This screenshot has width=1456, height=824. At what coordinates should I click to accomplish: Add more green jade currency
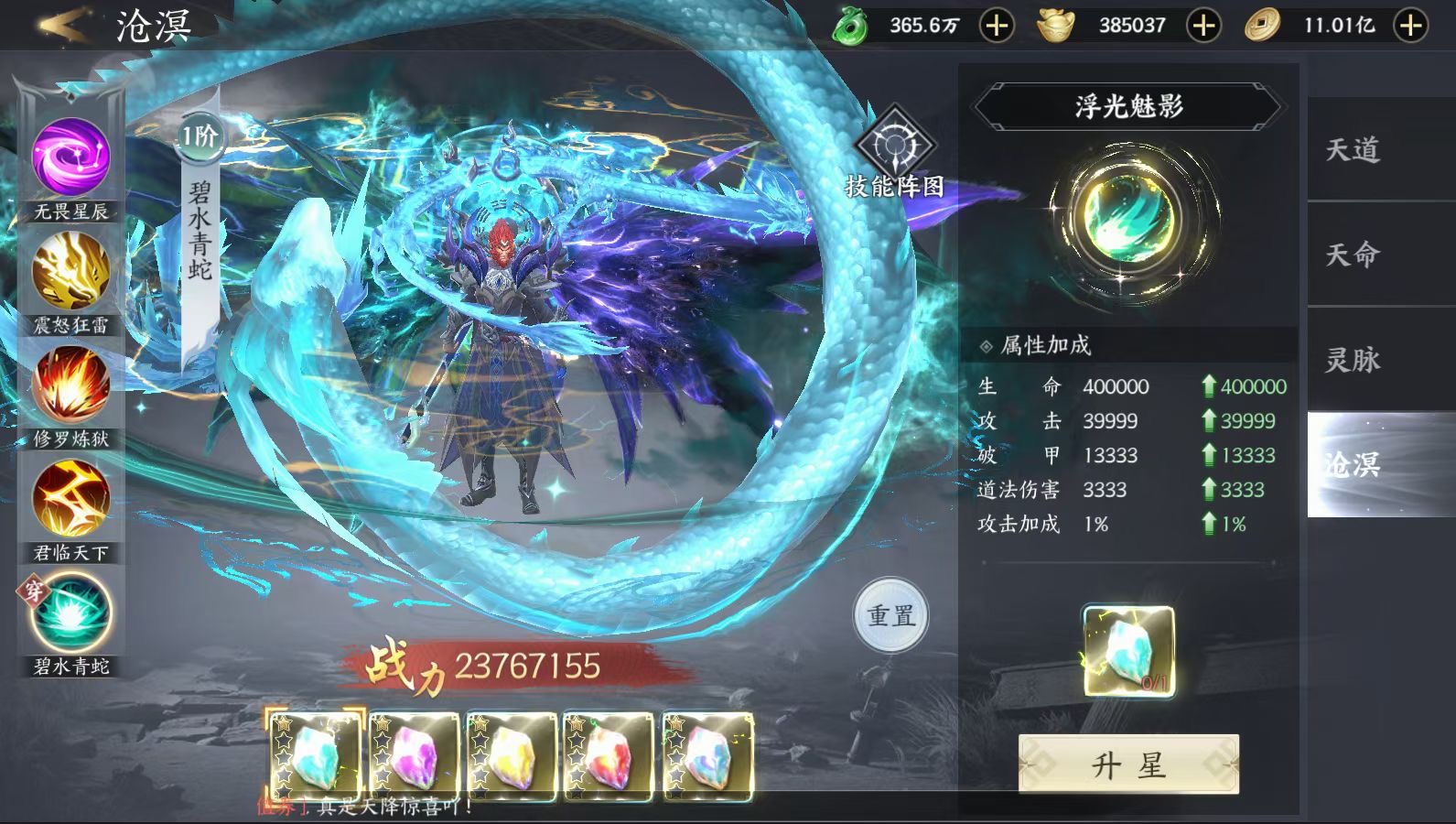pyautogui.click(x=997, y=26)
